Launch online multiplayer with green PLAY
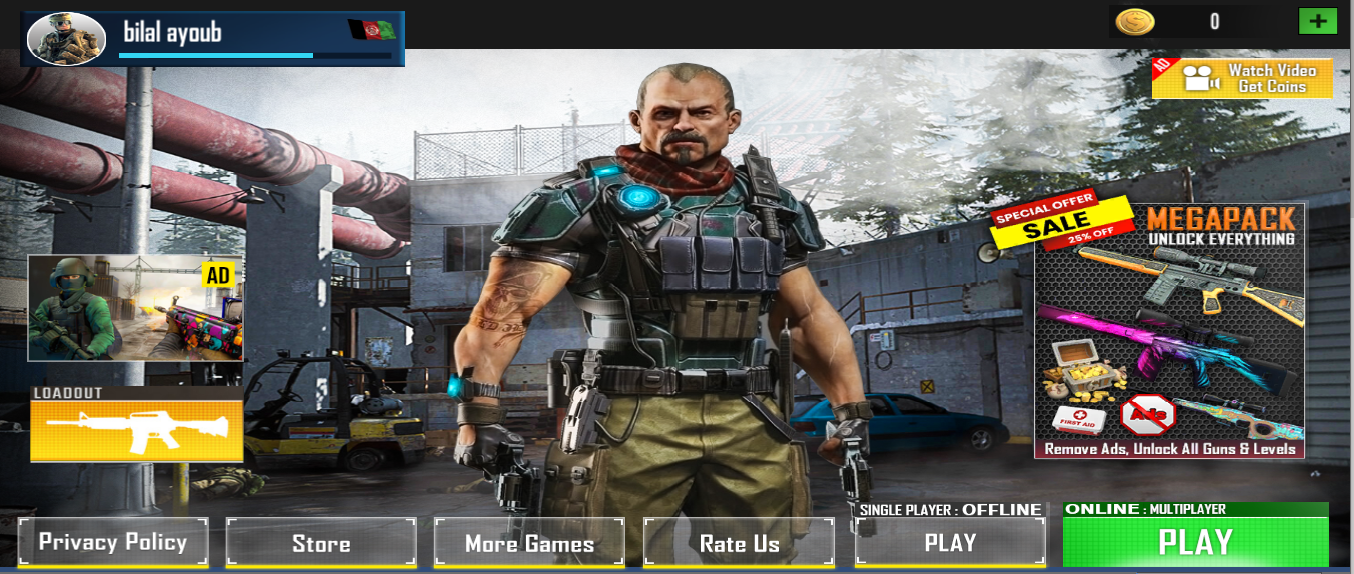 (x=1195, y=542)
